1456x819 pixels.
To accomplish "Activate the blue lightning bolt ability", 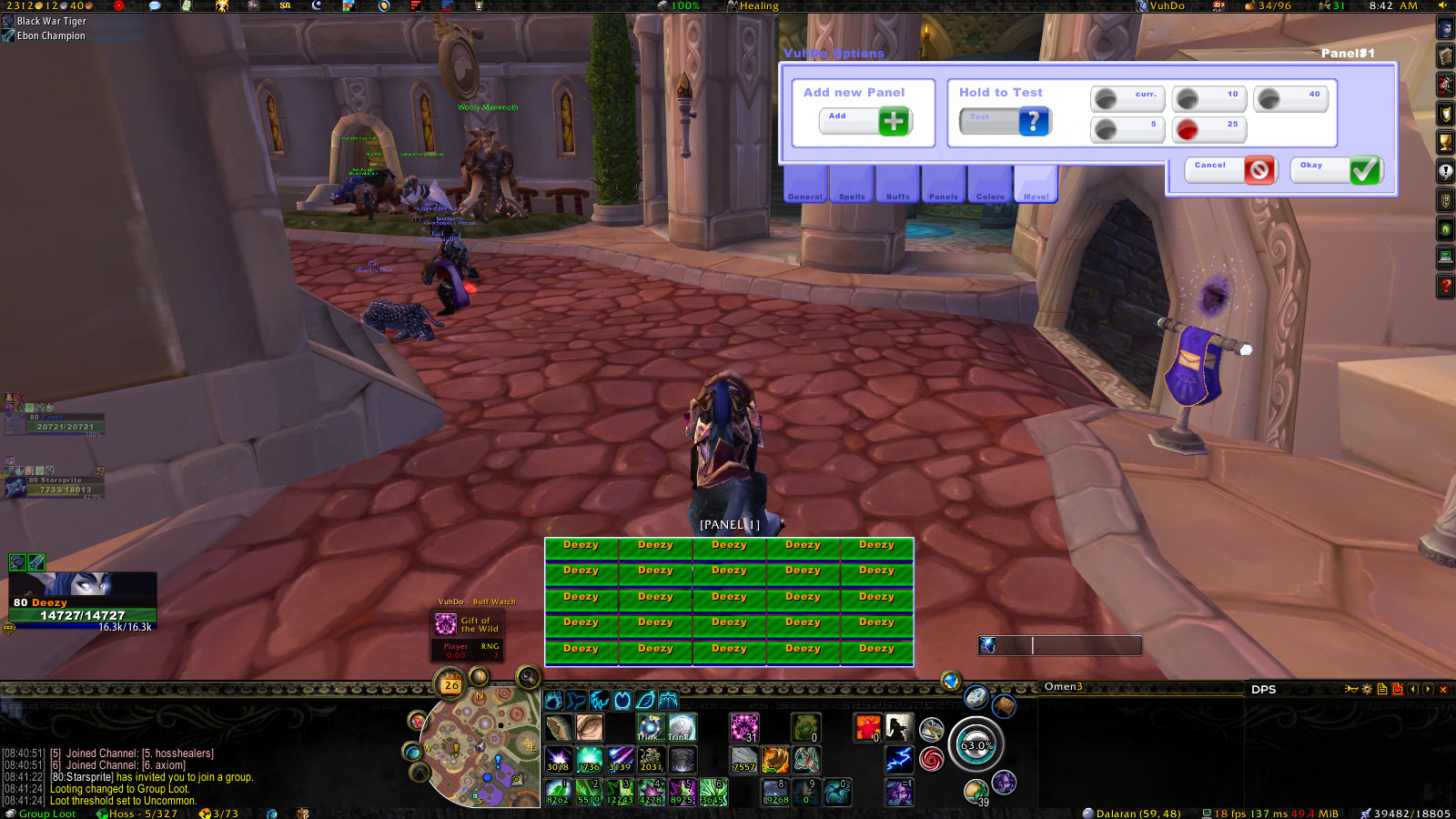I will pos(900,758).
